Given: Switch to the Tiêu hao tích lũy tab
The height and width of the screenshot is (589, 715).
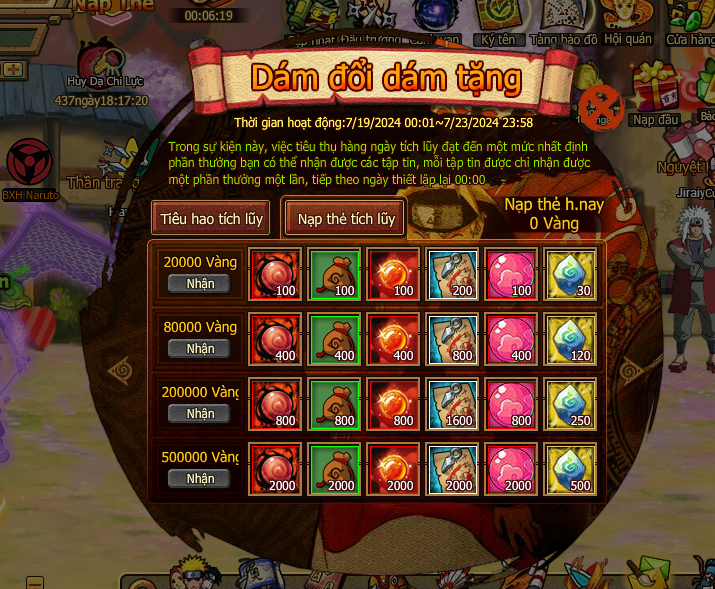Looking at the screenshot, I should (x=210, y=218).
